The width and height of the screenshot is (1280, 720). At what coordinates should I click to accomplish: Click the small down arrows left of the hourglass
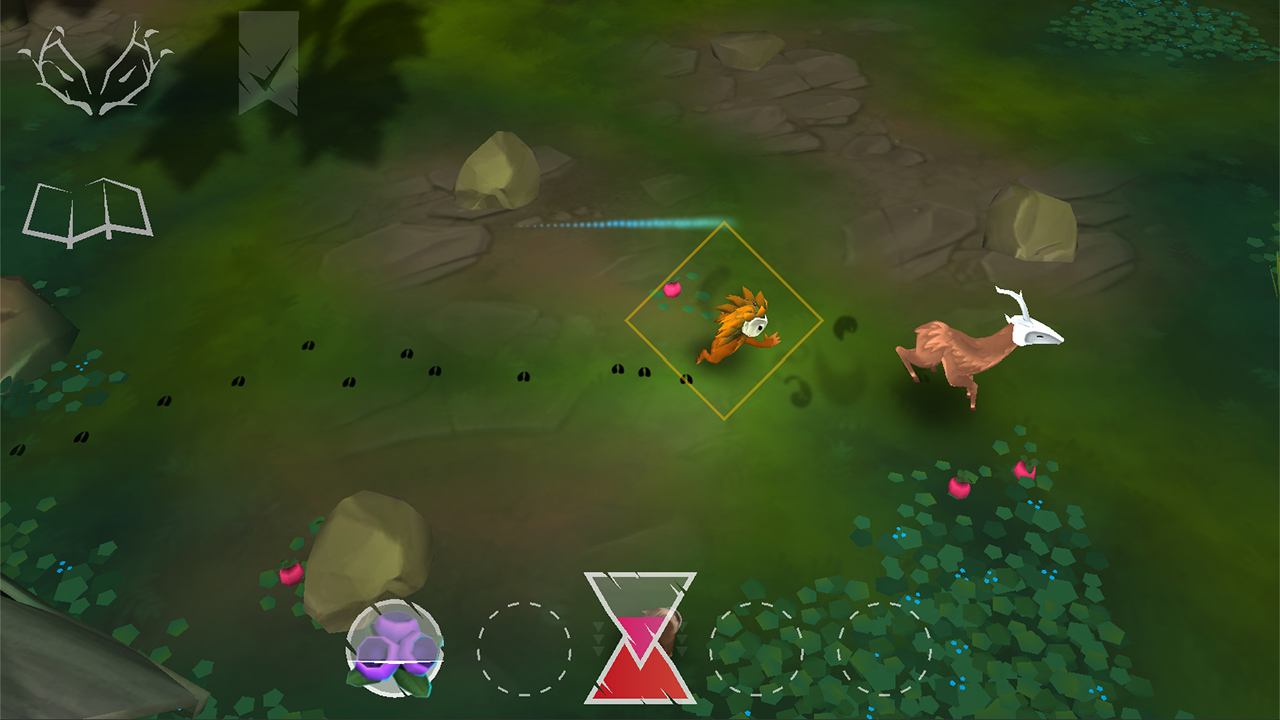tap(597, 638)
